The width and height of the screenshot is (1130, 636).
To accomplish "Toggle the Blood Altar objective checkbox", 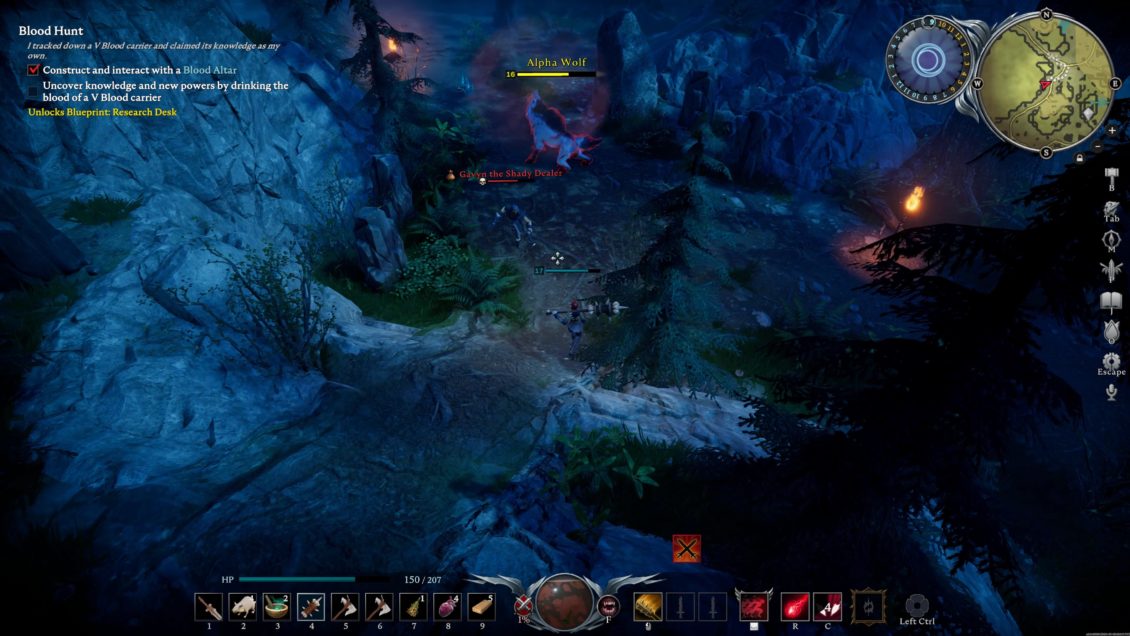I will point(34,71).
